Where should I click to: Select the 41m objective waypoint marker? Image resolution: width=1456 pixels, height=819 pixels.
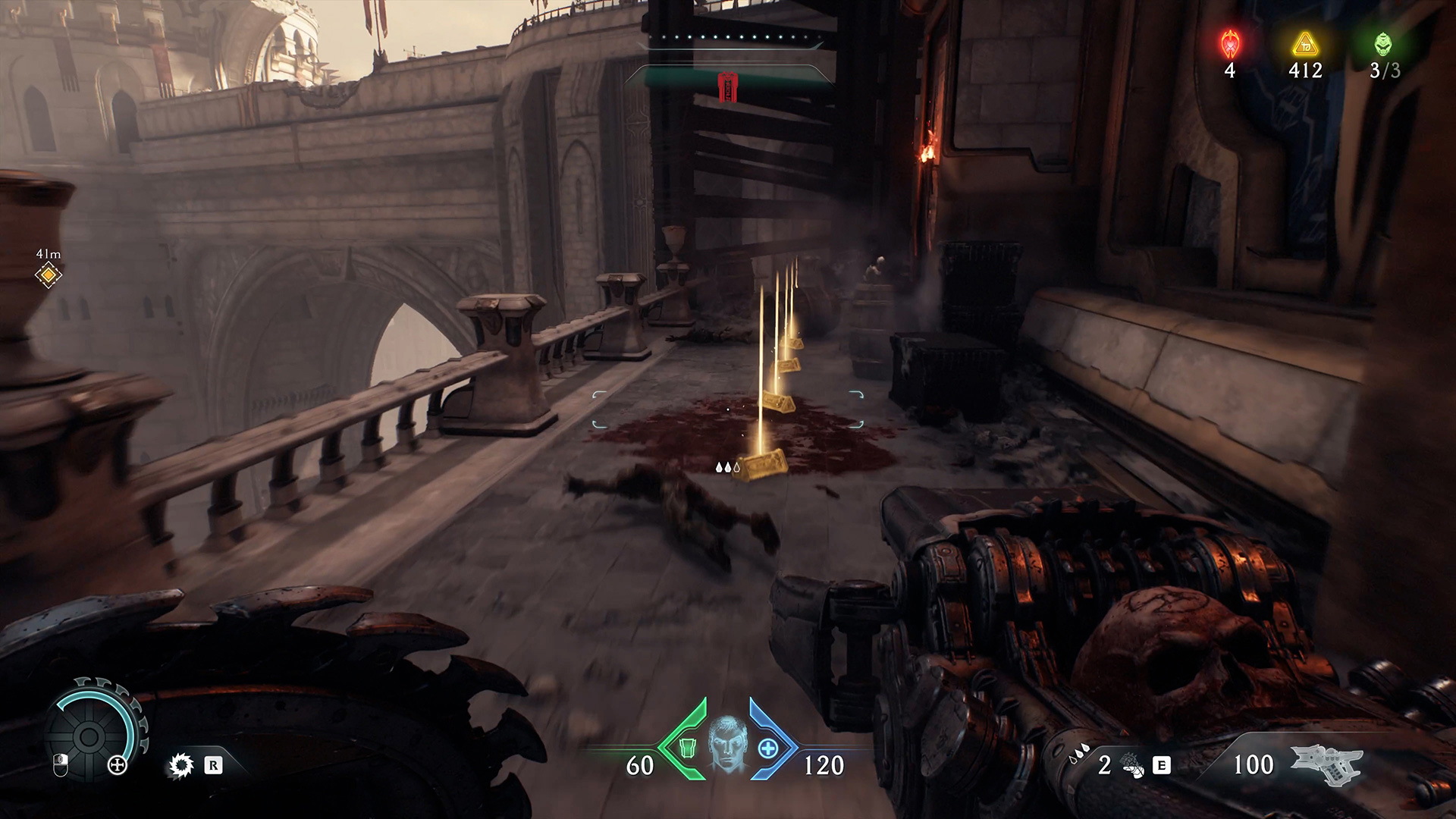49,275
